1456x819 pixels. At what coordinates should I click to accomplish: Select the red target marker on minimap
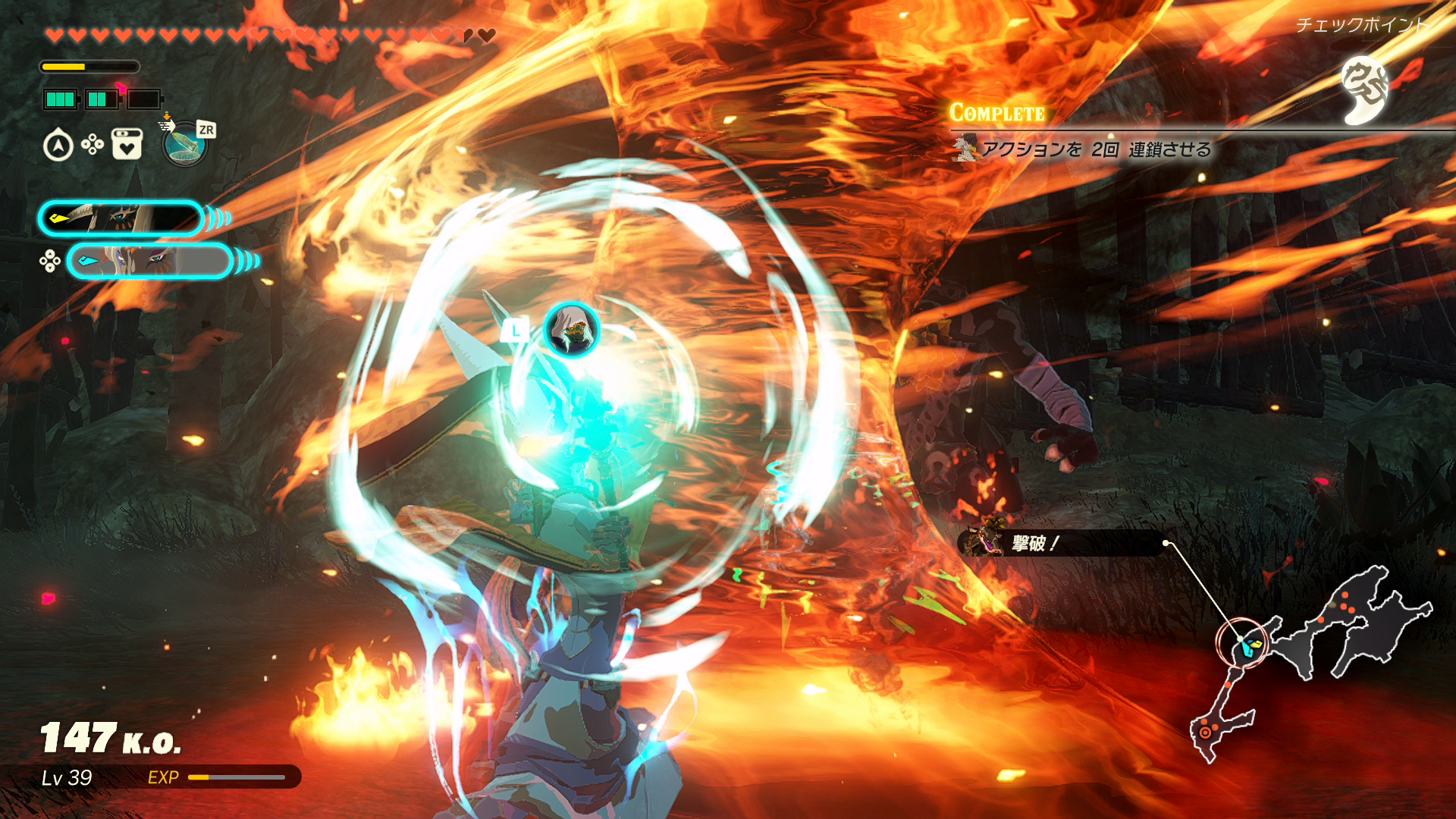1205,733
